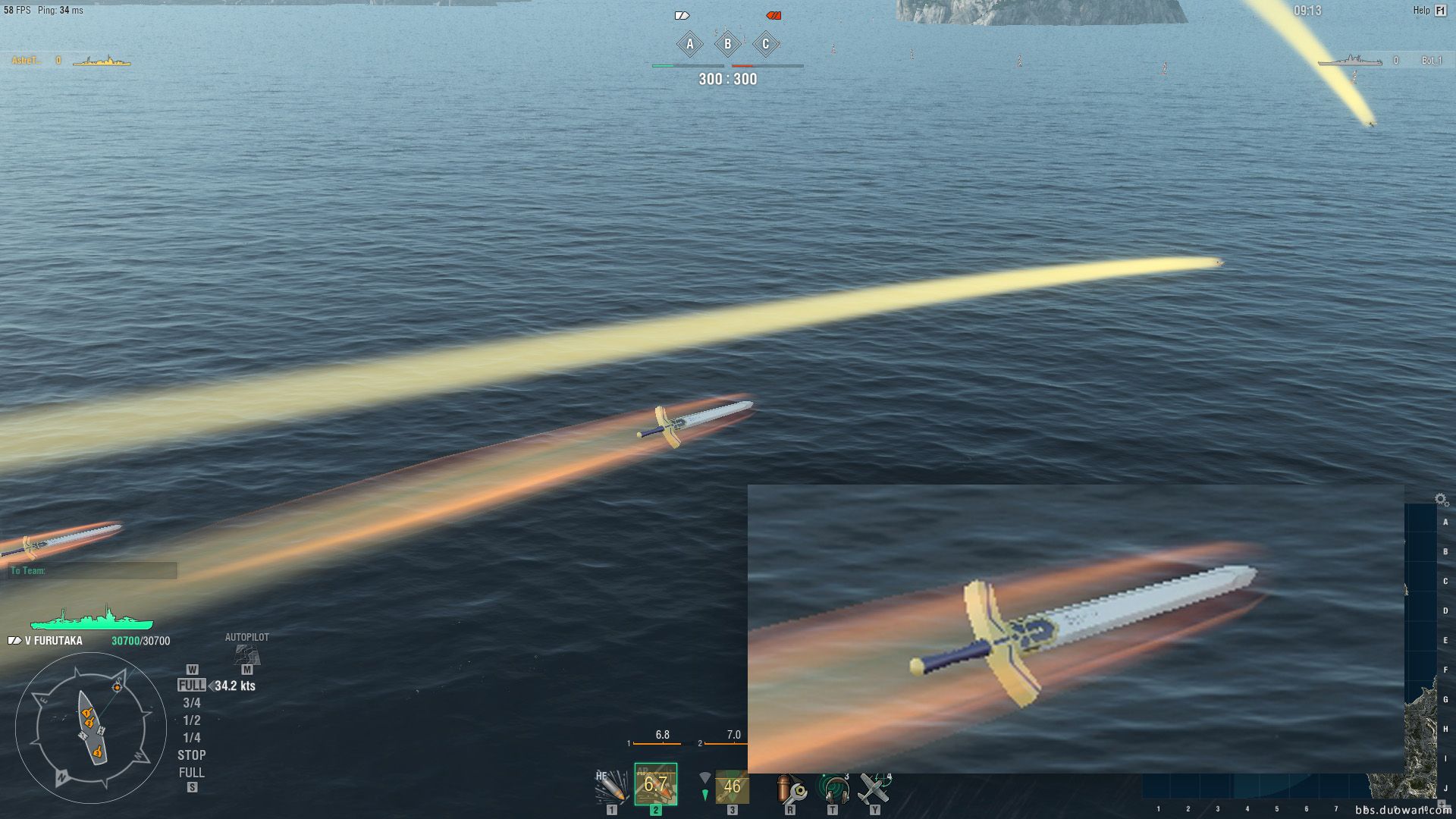Select capture point C marker
This screenshot has height=819, width=1456.
coord(766,44)
